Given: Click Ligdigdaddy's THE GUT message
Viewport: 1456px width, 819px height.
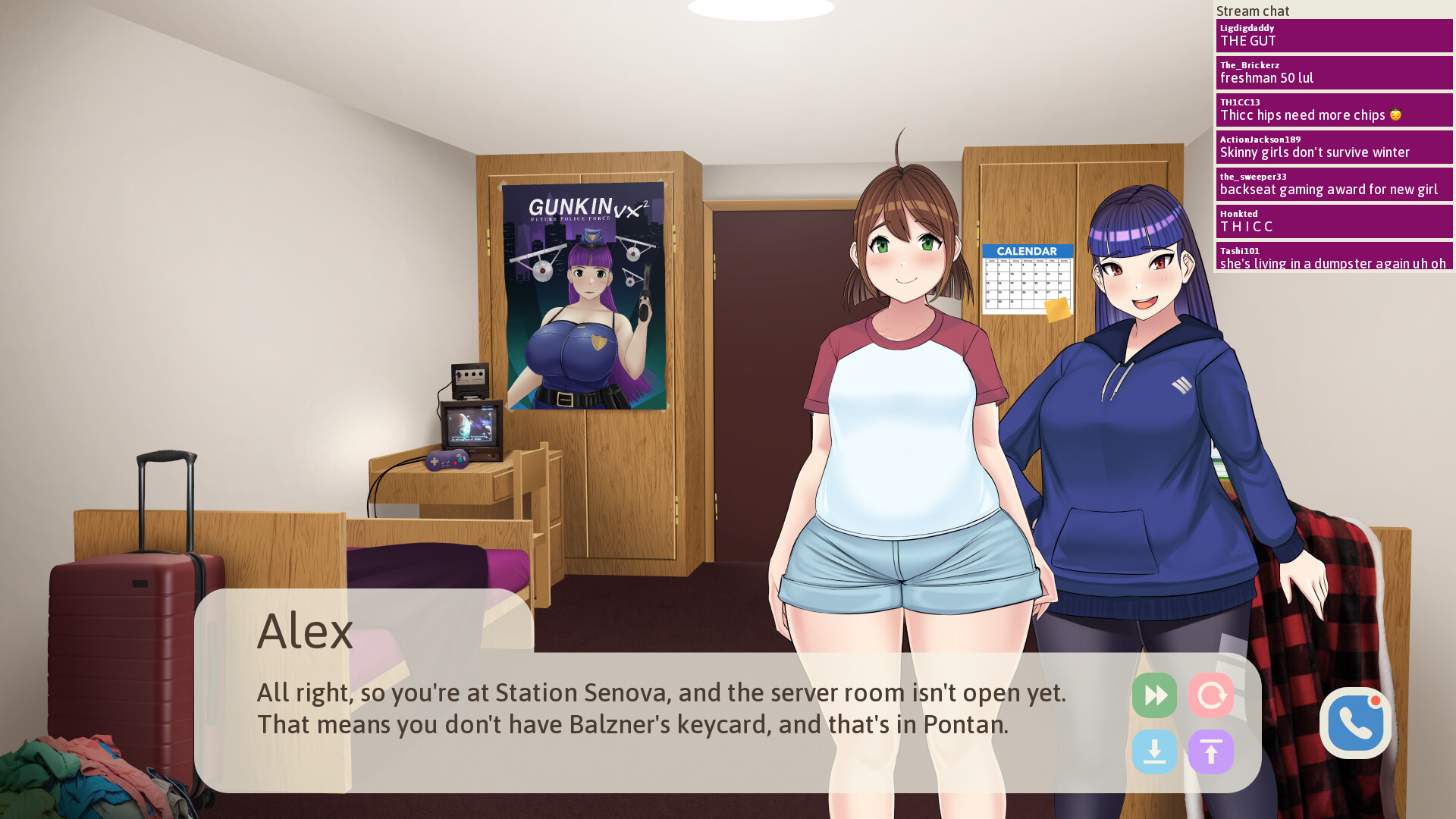Looking at the screenshot, I should click(x=1334, y=36).
